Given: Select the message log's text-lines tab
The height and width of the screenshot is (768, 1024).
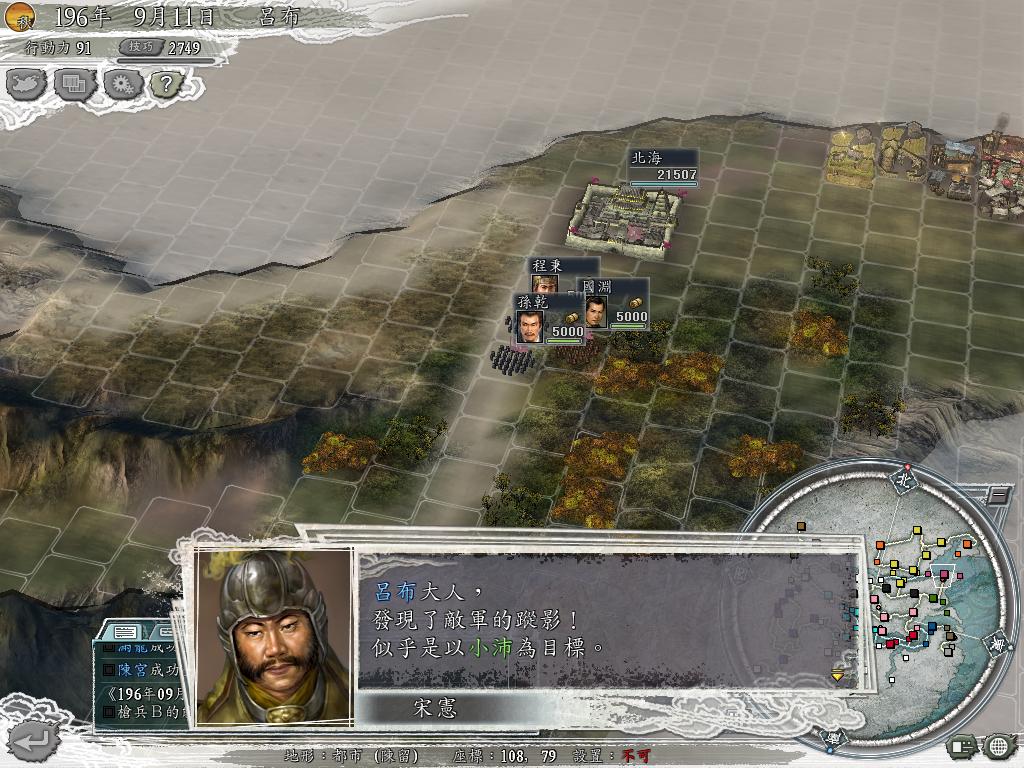Looking at the screenshot, I should tap(126, 632).
